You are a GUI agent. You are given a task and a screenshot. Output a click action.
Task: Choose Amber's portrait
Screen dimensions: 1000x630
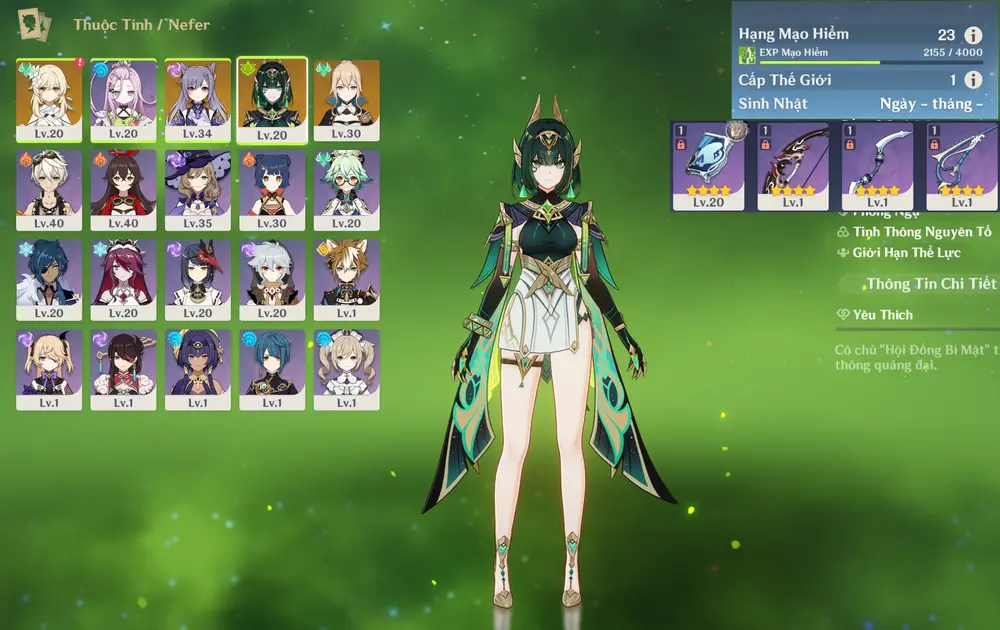pyautogui.click(x=123, y=188)
